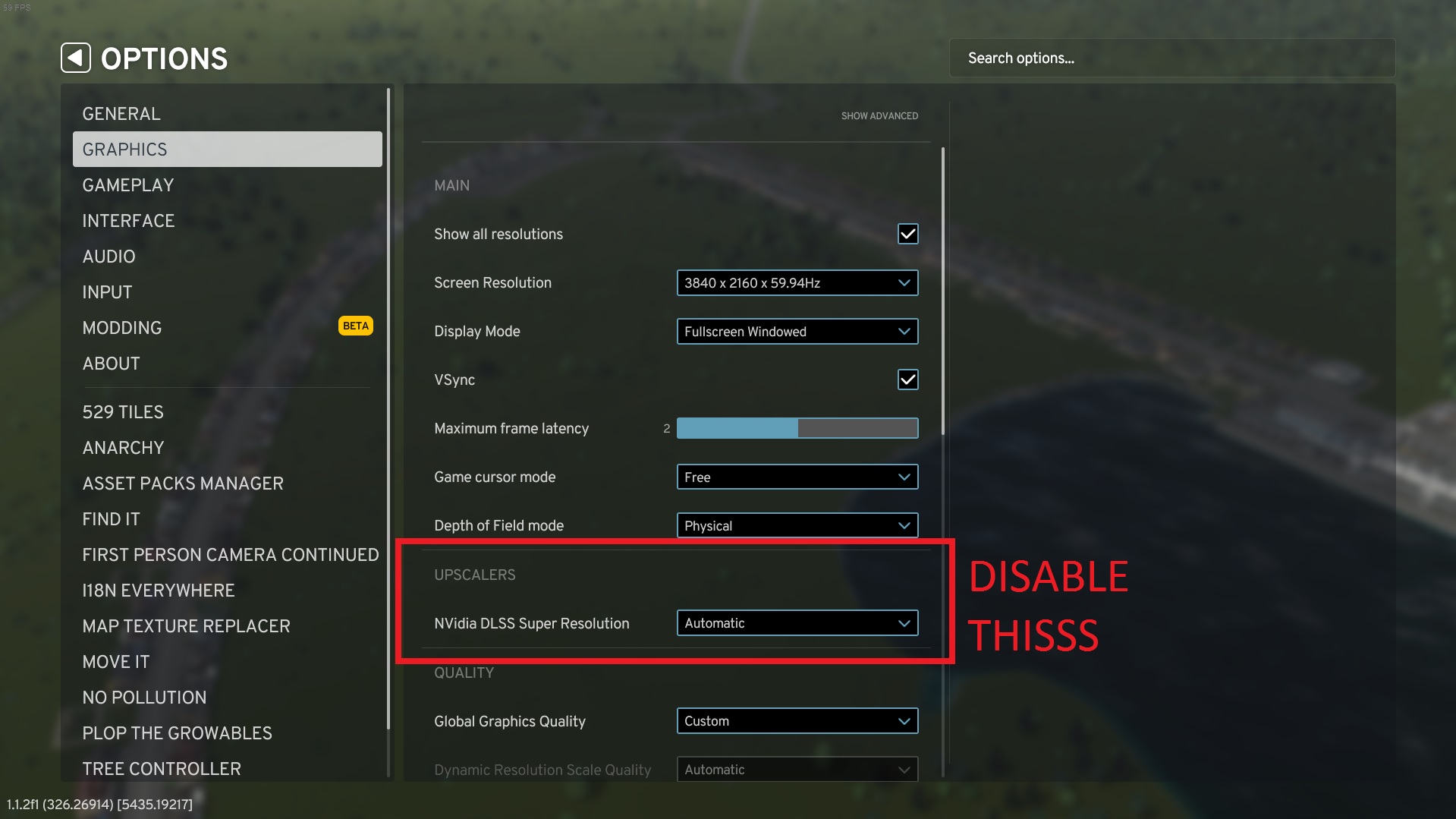Open the AUDIO settings section

tap(108, 256)
